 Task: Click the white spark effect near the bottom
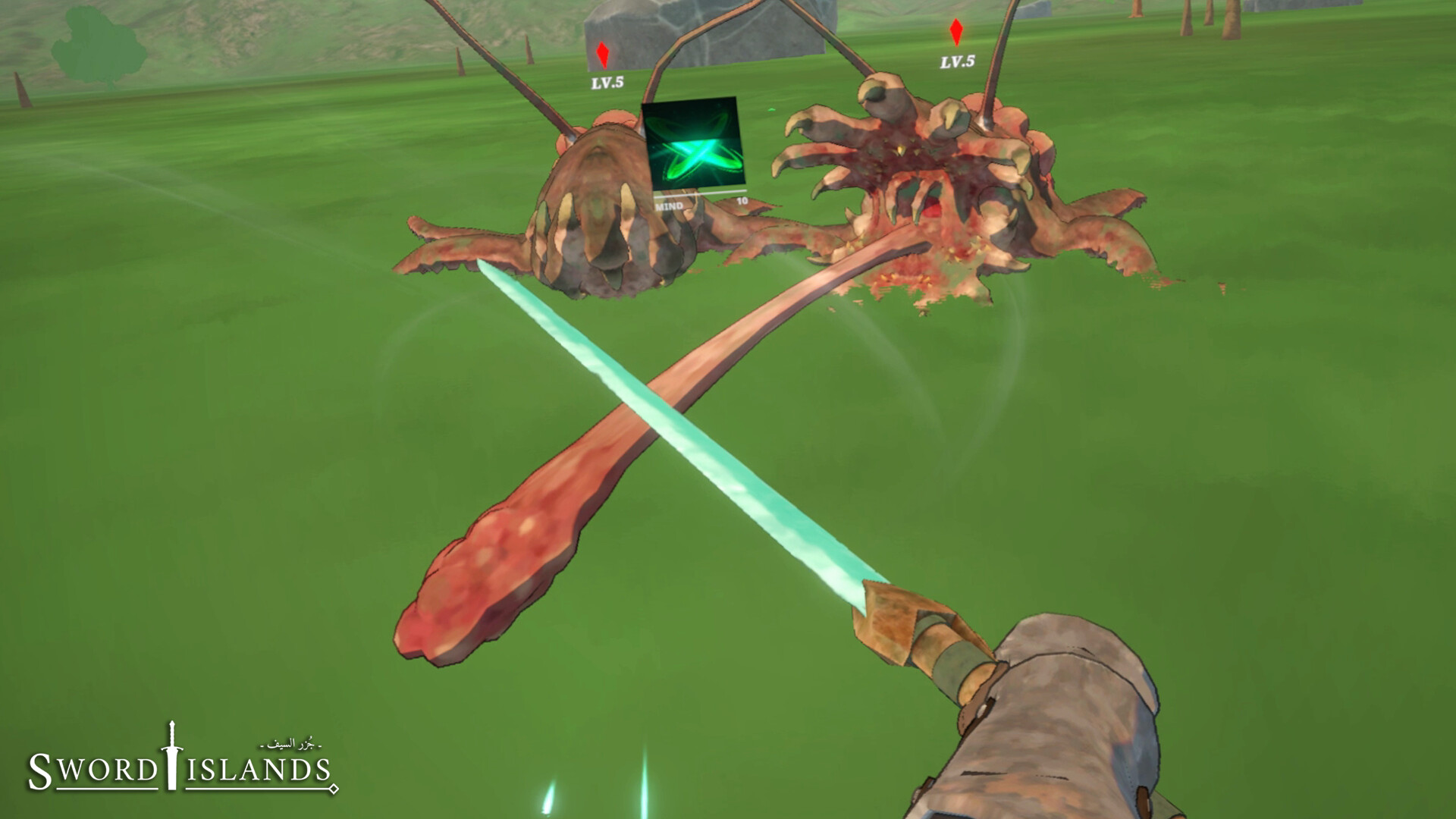click(x=548, y=796)
